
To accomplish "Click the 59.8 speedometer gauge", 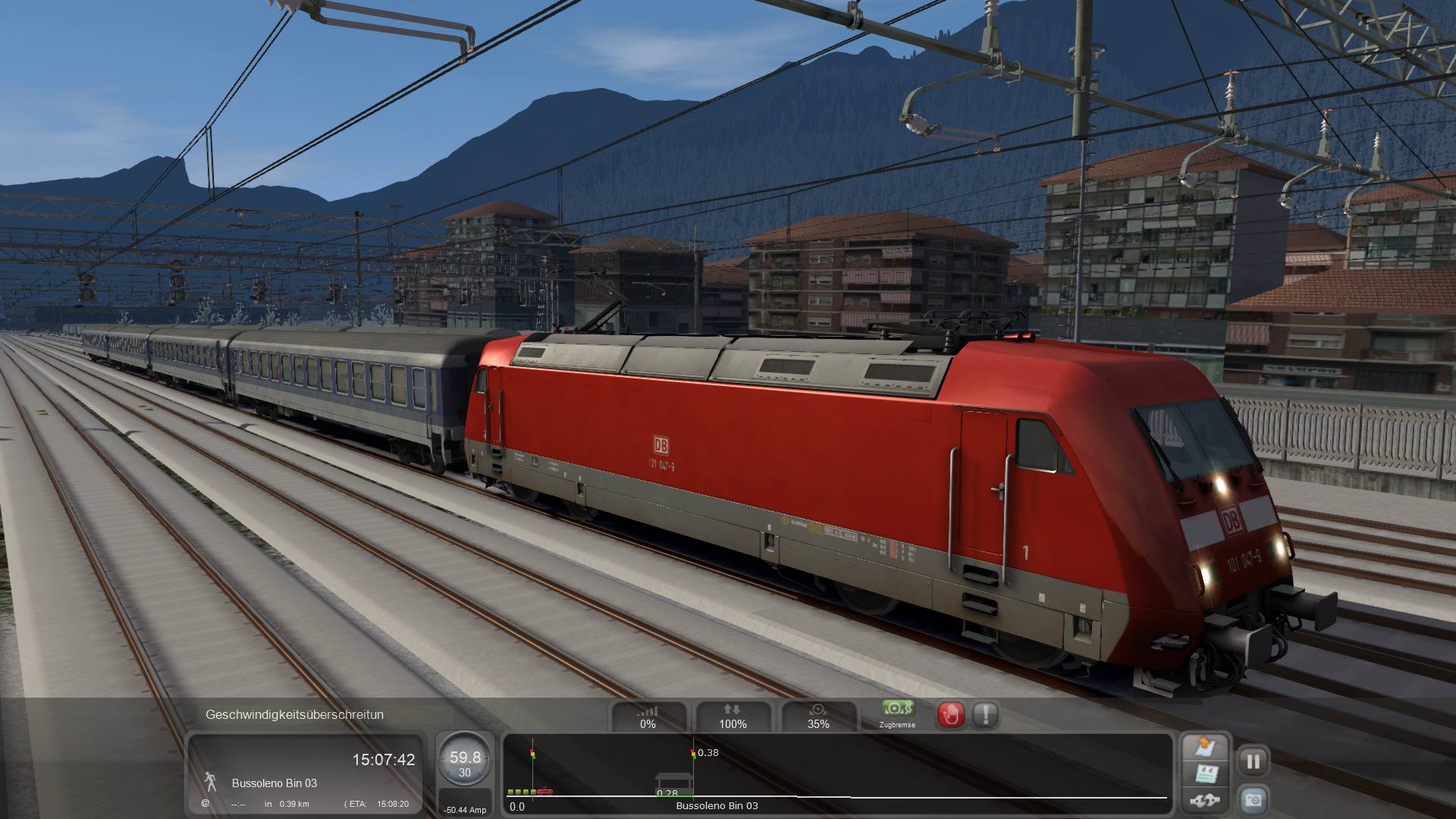I will (x=465, y=760).
